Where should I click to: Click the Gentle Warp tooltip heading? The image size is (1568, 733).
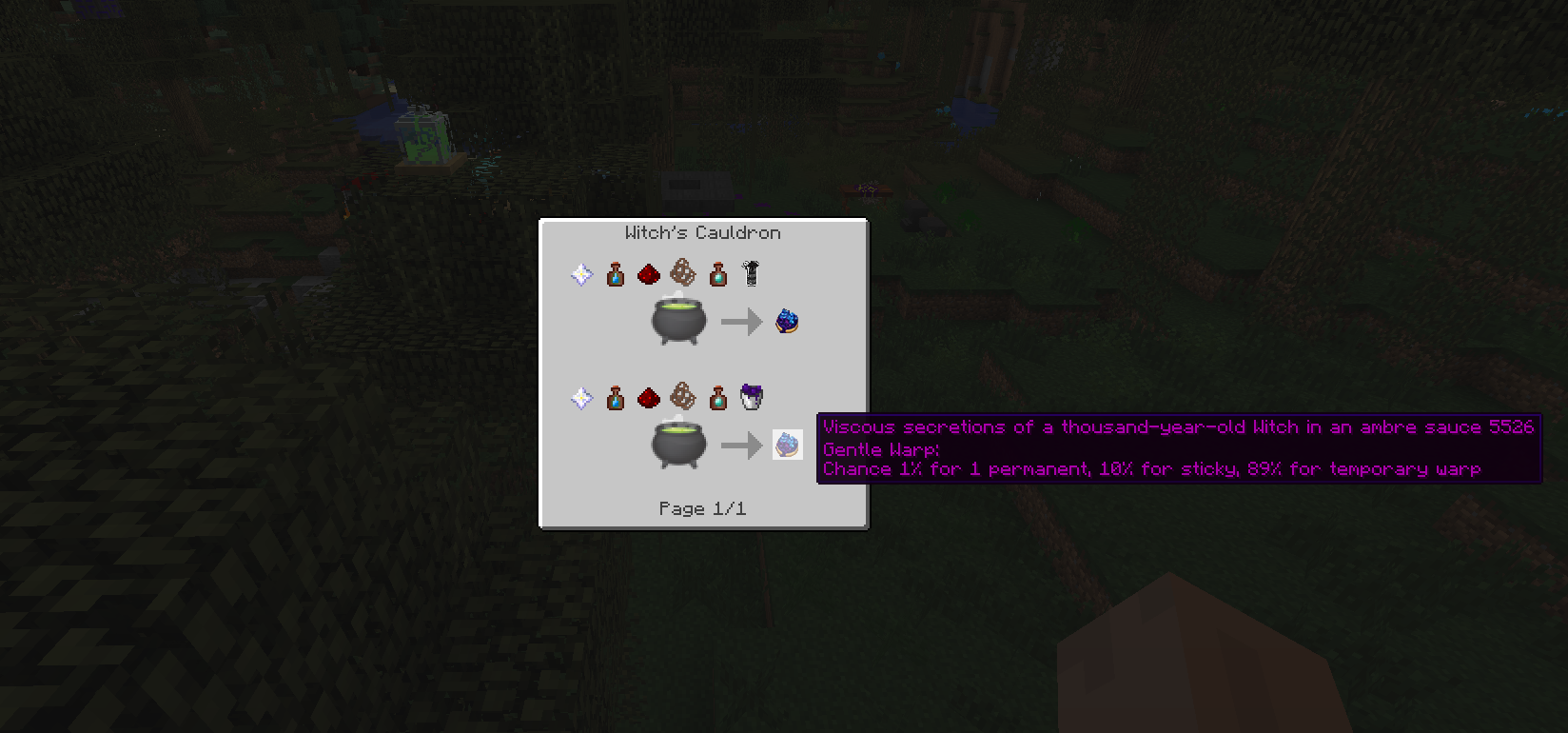pos(877,448)
